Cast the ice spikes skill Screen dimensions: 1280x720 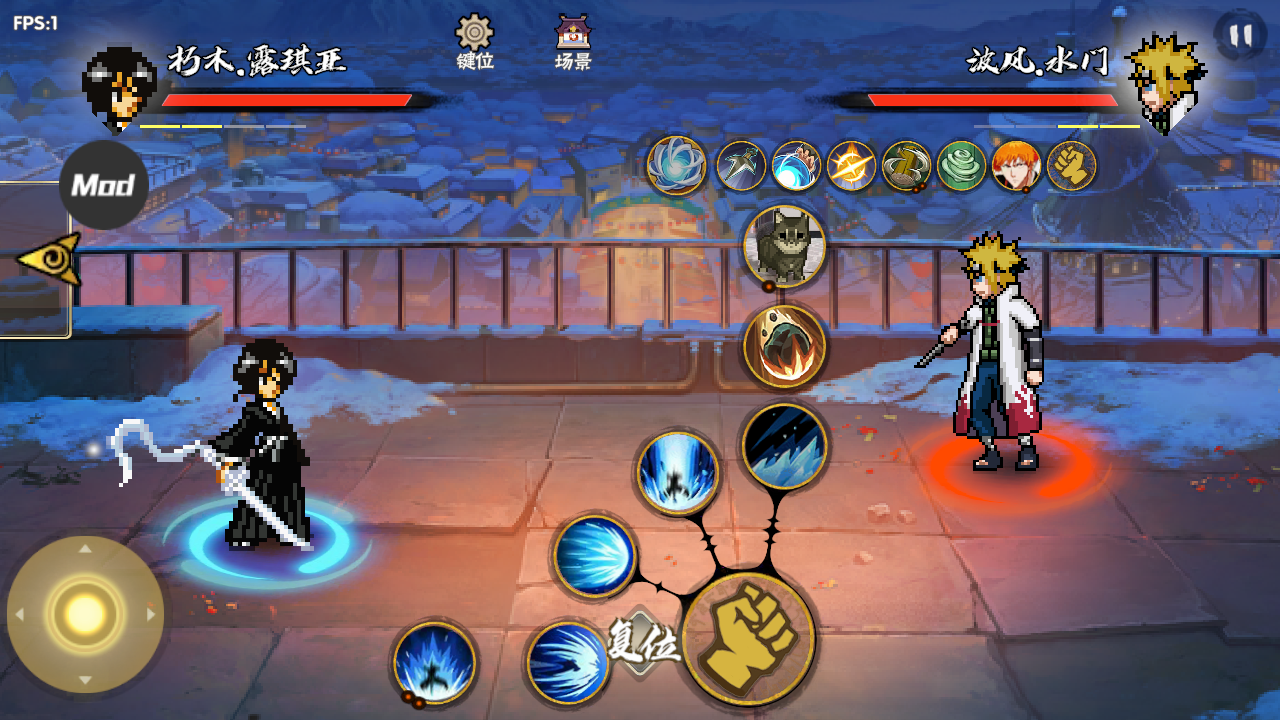(785, 446)
